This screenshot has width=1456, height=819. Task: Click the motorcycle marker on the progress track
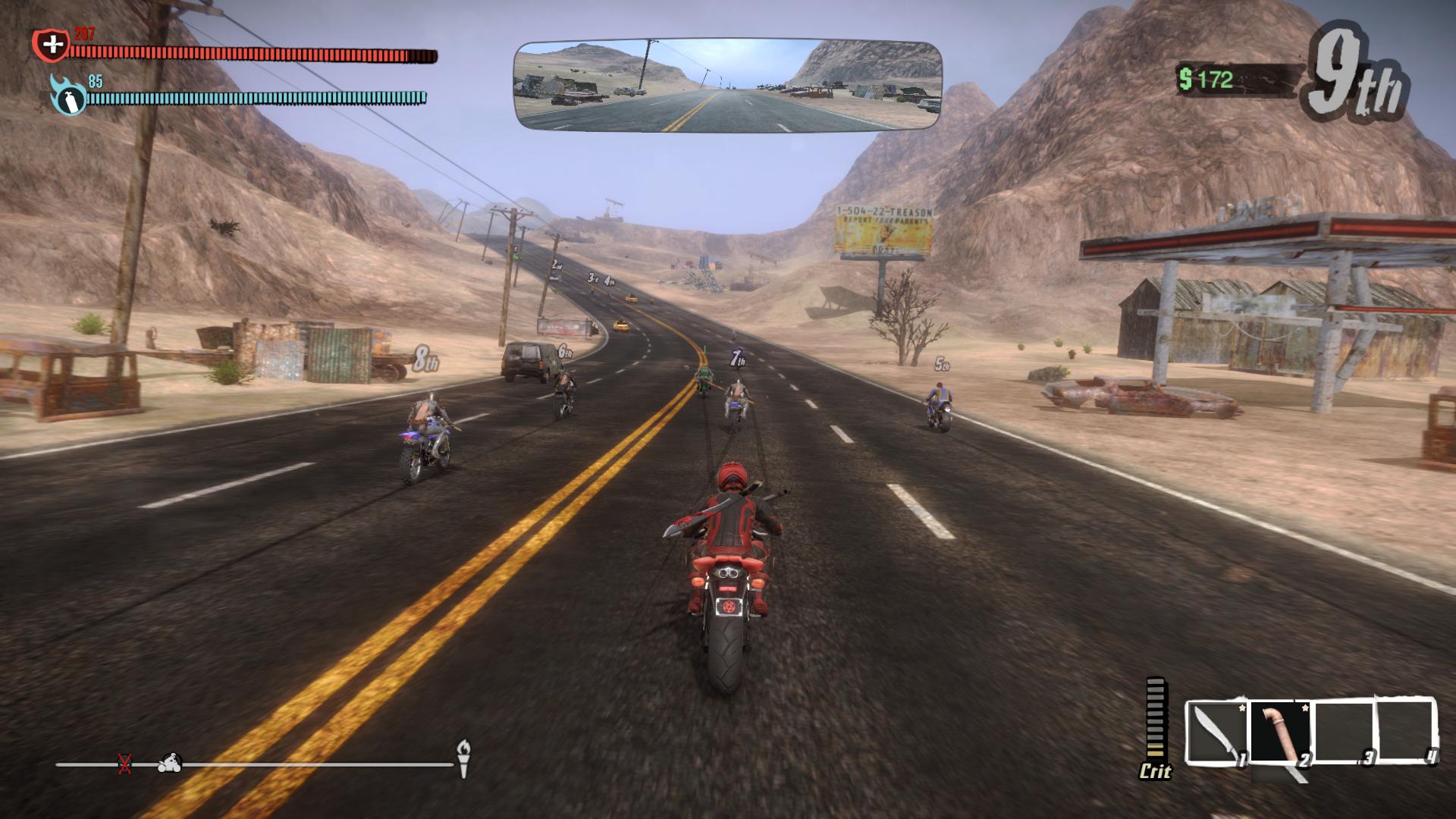pos(170,762)
